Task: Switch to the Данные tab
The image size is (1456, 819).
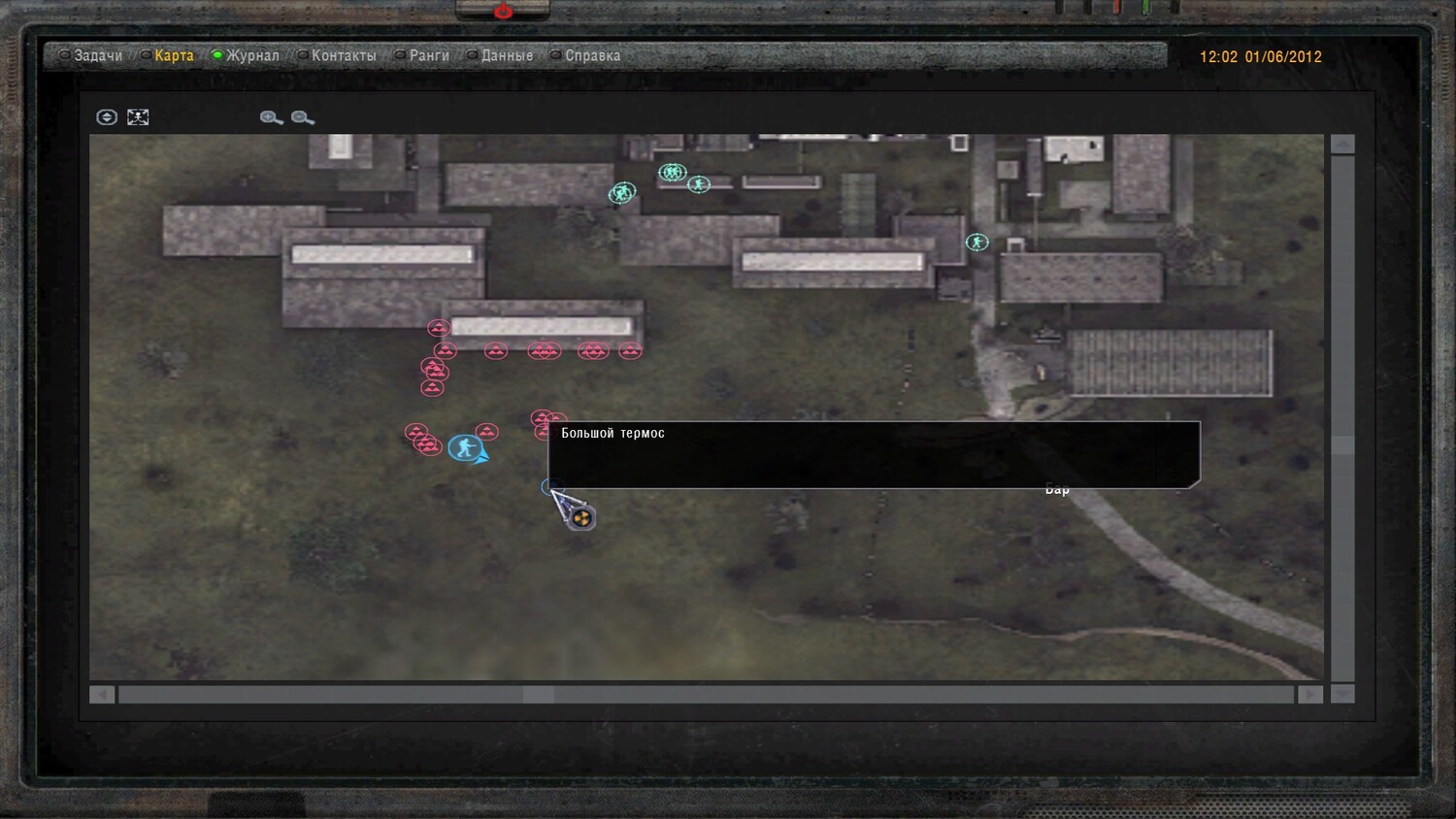Action: [x=507, y=55]
